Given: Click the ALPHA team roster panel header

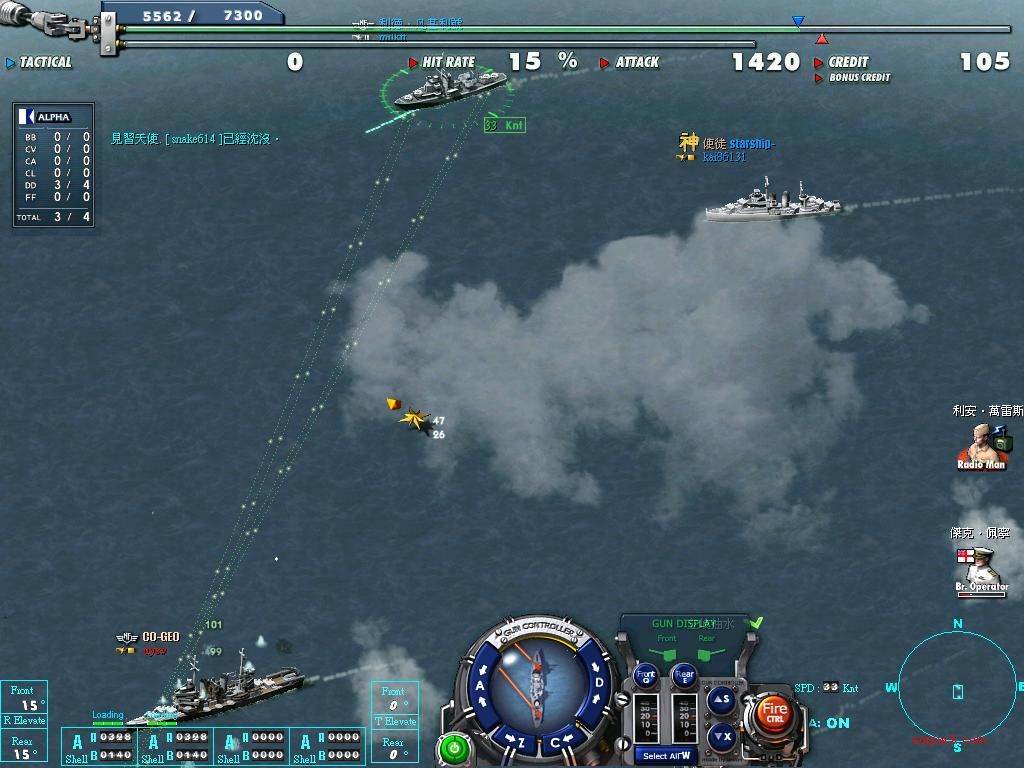Looking at the screenshot, I should pyautogui.click(x=53, y=117).
